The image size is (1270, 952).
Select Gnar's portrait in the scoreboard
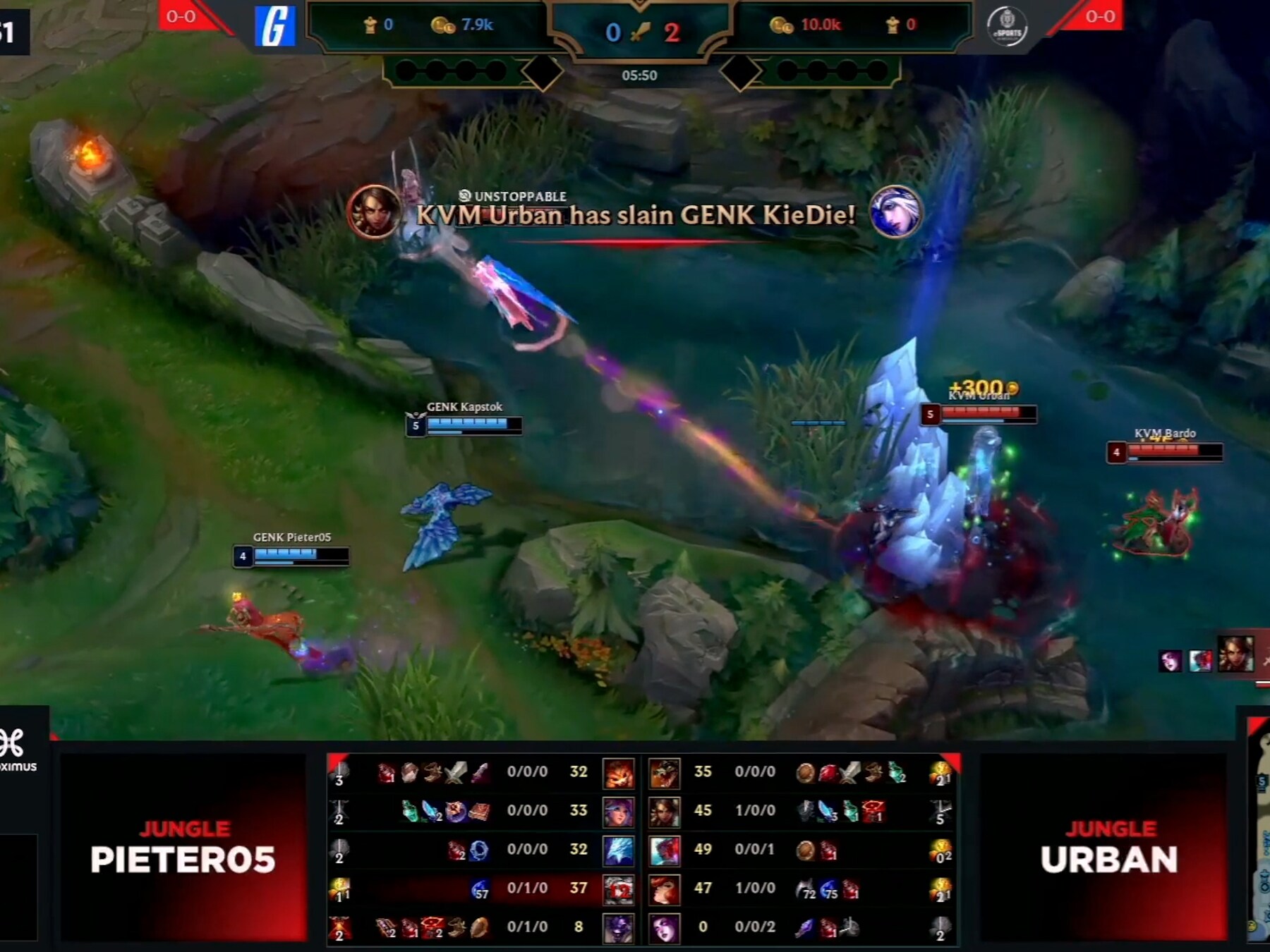point(618,773)
